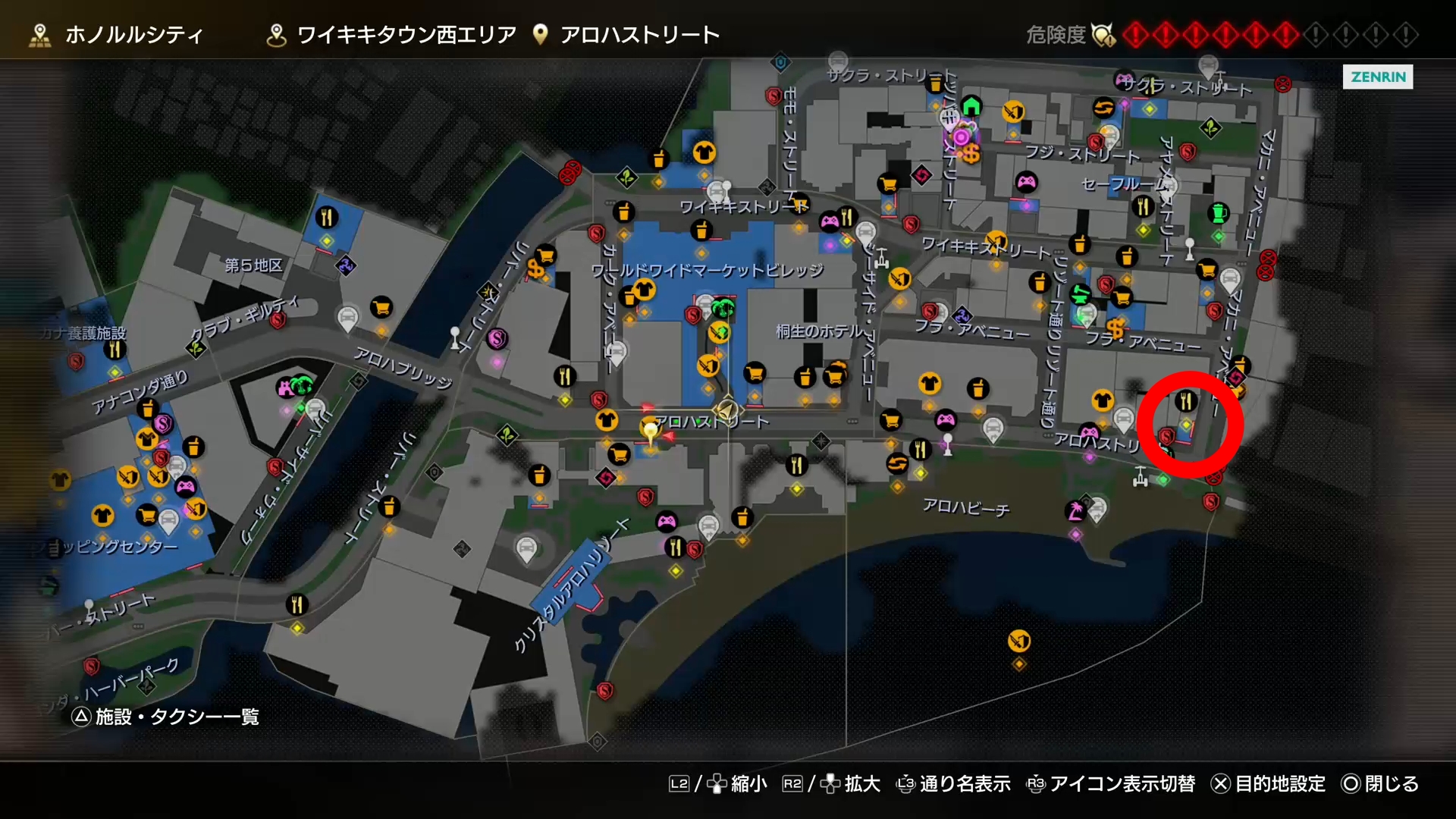Viewport: 1456px width, 819px height.
Task: Click the pink castle icon near Riverside Walk
Action: (286, 388)
